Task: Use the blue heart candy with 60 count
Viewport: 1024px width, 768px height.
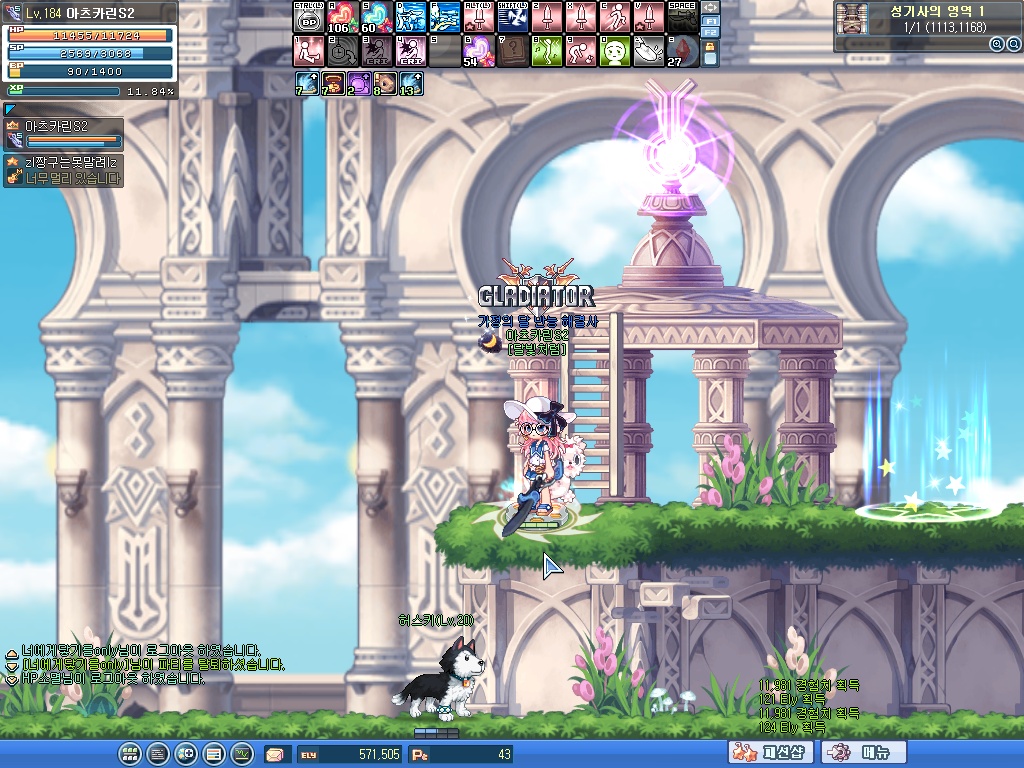Action: [376, 18]
